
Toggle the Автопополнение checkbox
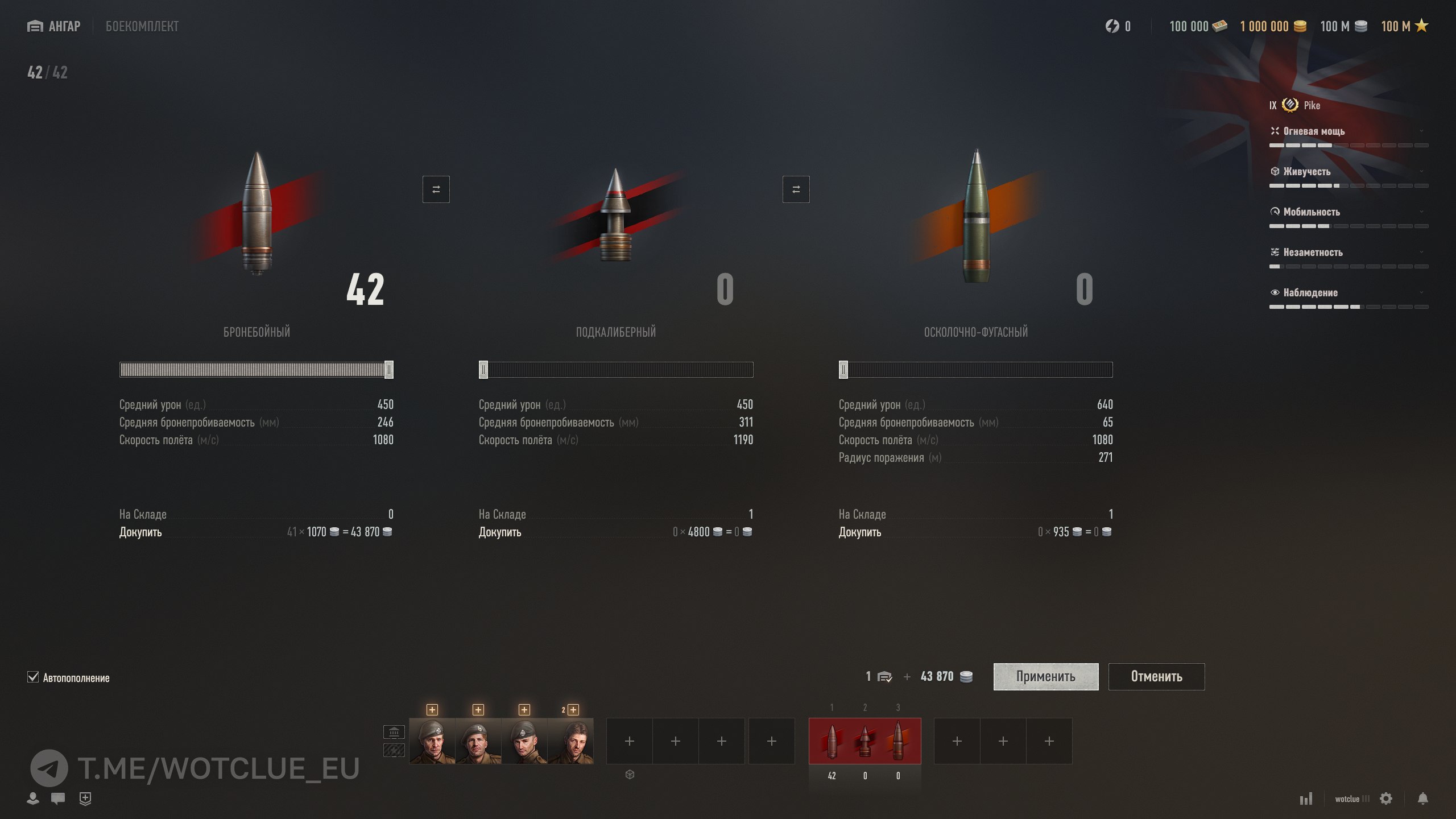pyautogui.click(x=33, y=677)
